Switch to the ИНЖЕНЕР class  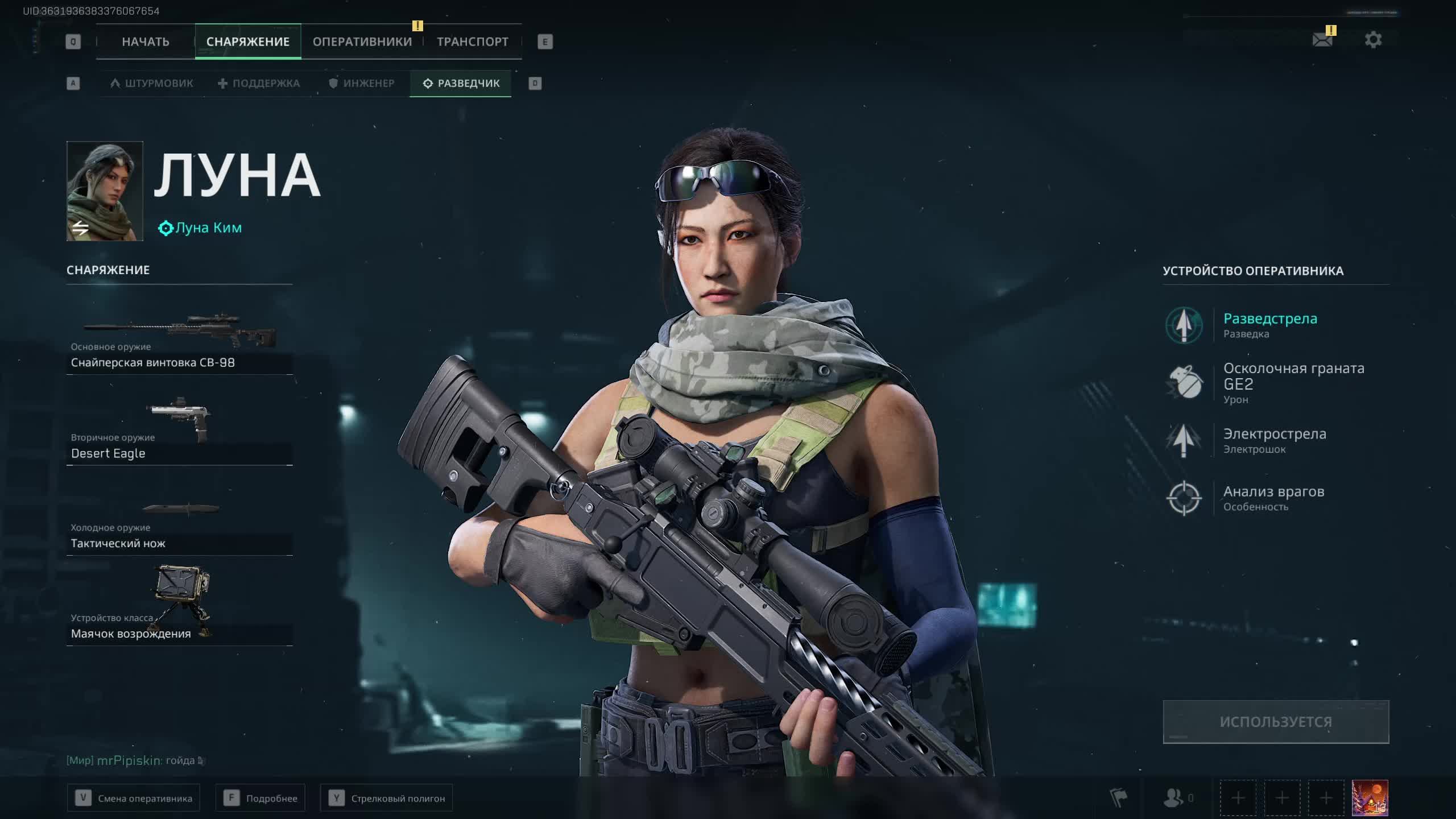click(362, 84)
